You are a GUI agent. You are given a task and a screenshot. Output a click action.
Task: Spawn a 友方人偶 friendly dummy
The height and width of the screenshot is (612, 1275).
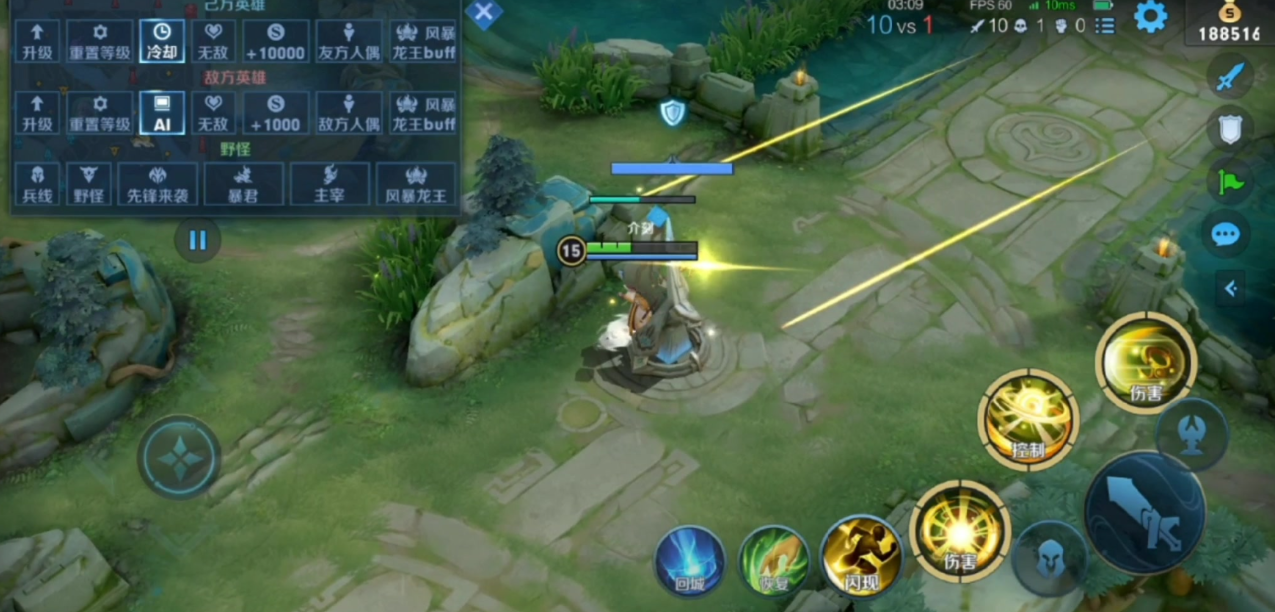coord(348,40)
